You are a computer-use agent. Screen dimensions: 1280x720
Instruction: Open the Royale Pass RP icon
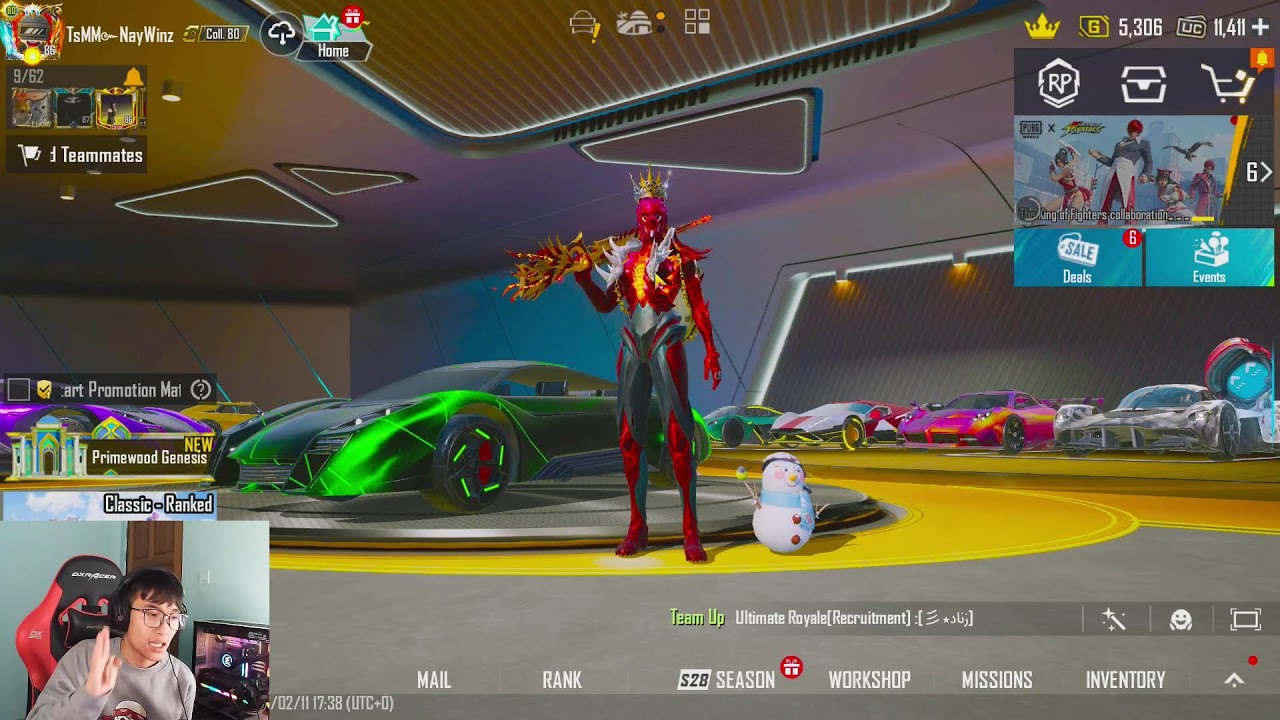click(x=1058, y=85)
